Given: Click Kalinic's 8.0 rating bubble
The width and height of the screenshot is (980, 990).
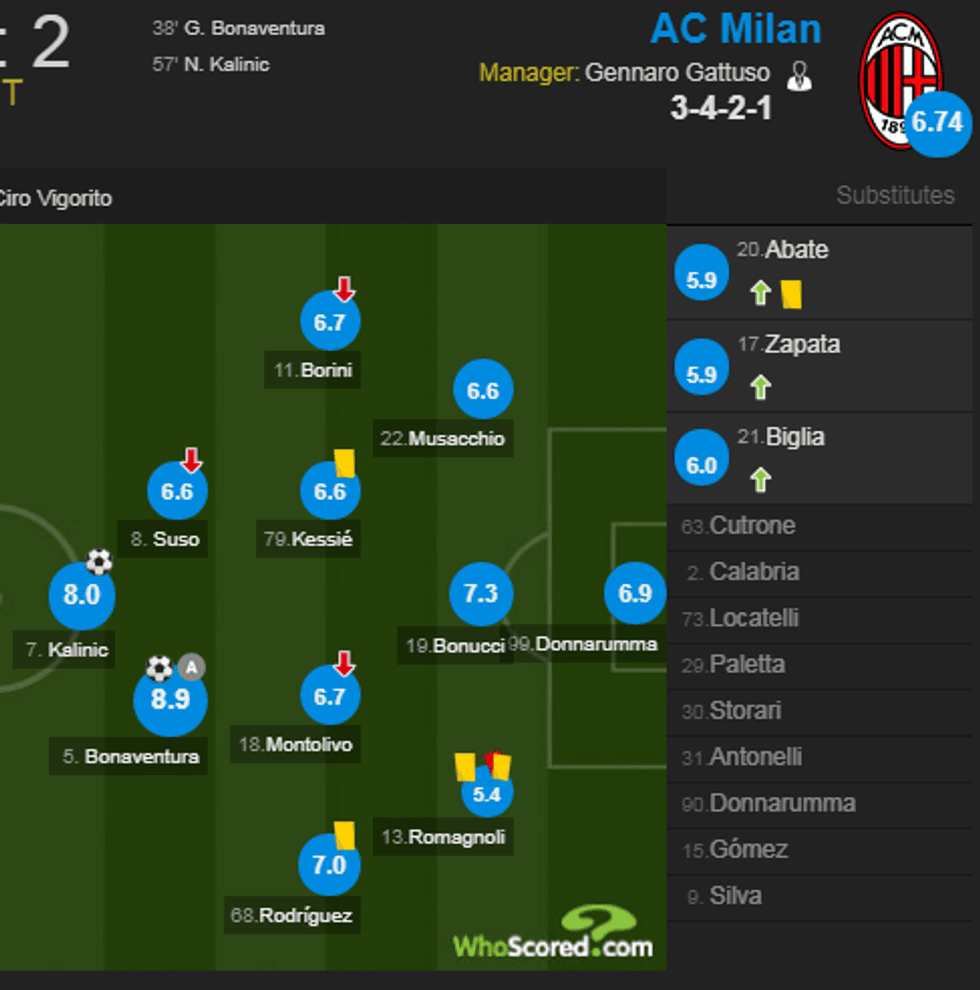Looking at the screenshot, I should [x=82, y=595].
